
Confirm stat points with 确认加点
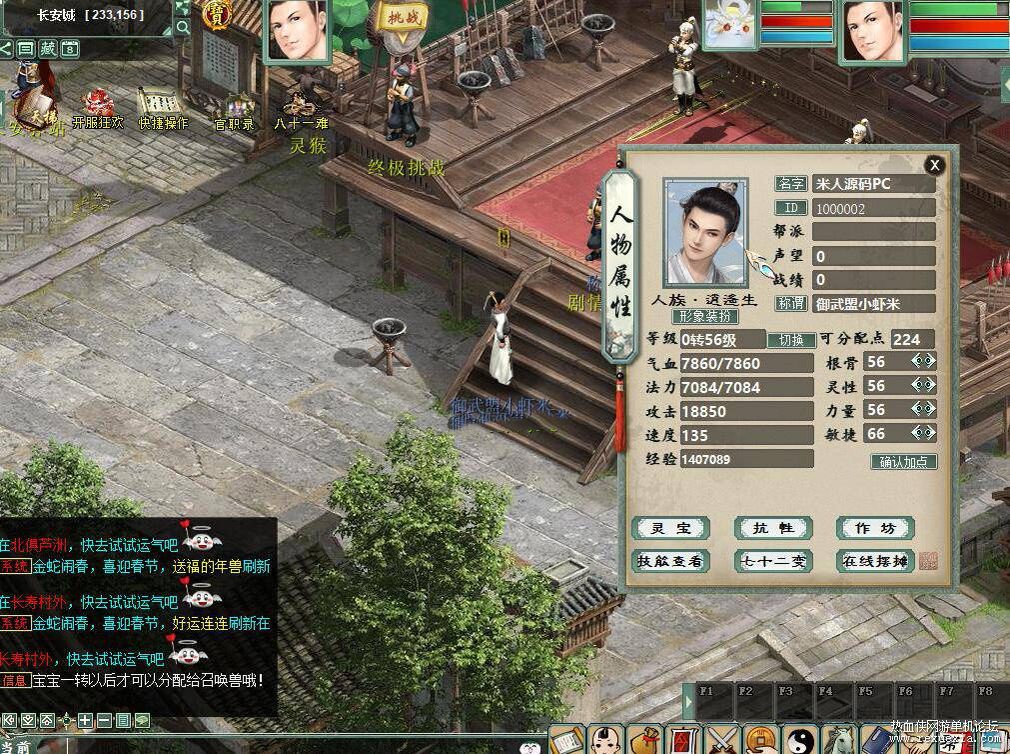pyautogui.click(x=904, y=462)
